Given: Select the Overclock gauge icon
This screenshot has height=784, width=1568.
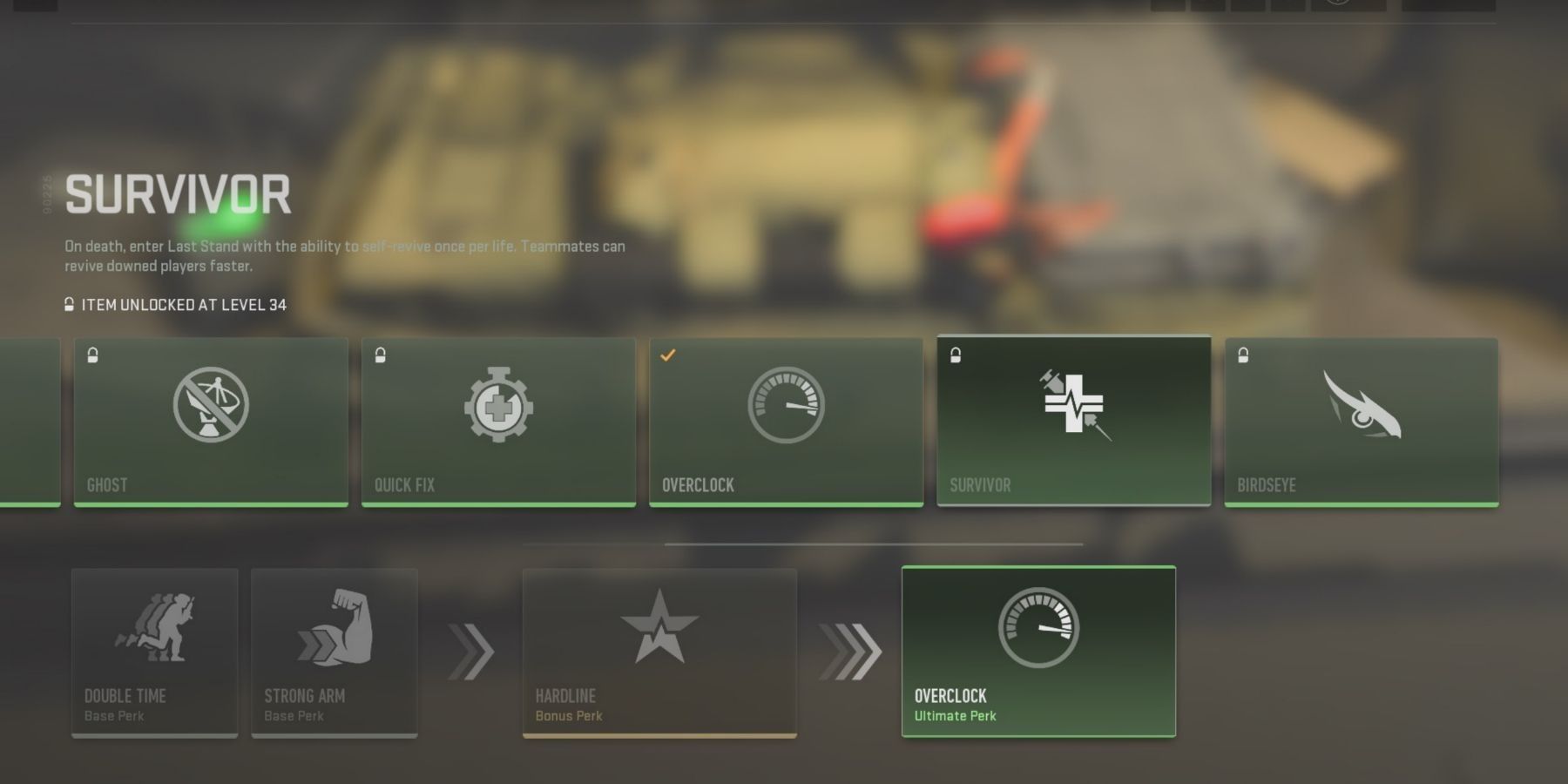Looking at the screenshot, I should tap(786, 405).
